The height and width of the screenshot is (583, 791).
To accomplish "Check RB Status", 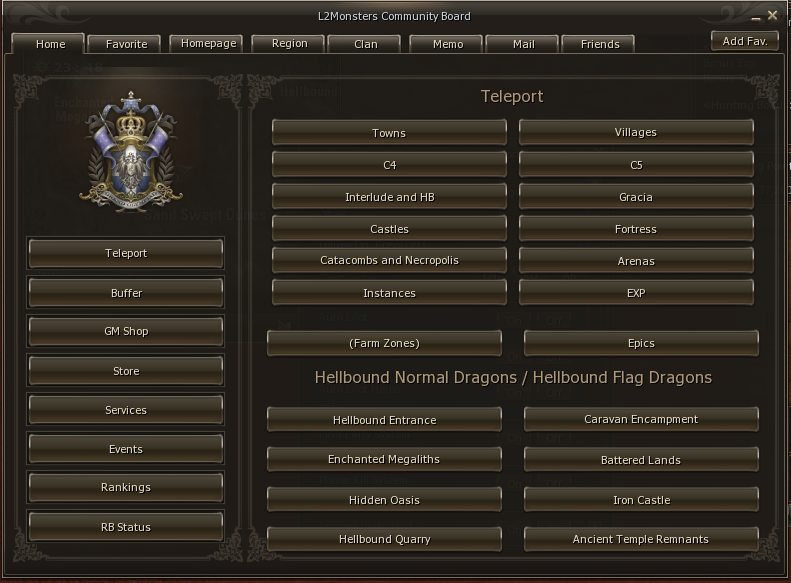I will (x=126, y=526).
